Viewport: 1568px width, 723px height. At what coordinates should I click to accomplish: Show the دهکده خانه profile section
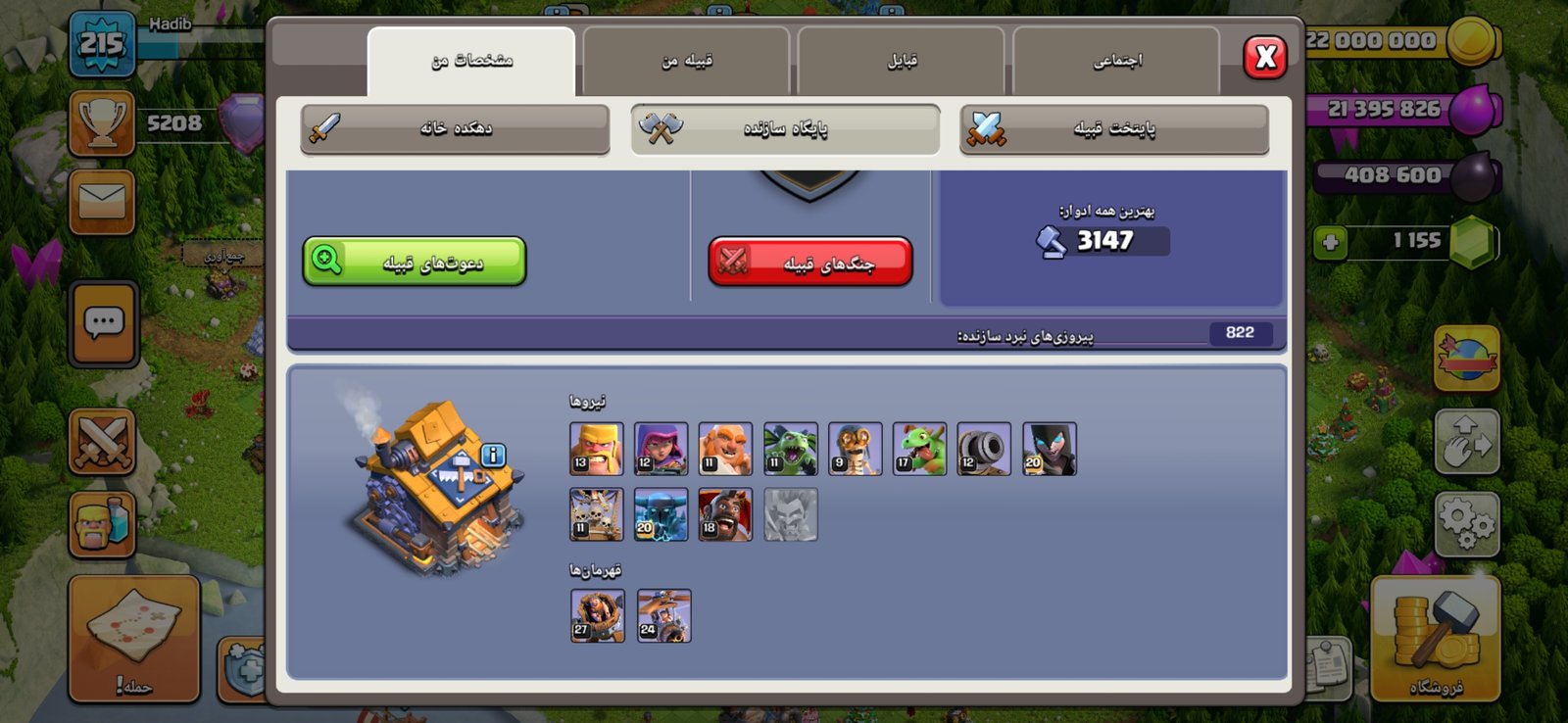(455, 128)
